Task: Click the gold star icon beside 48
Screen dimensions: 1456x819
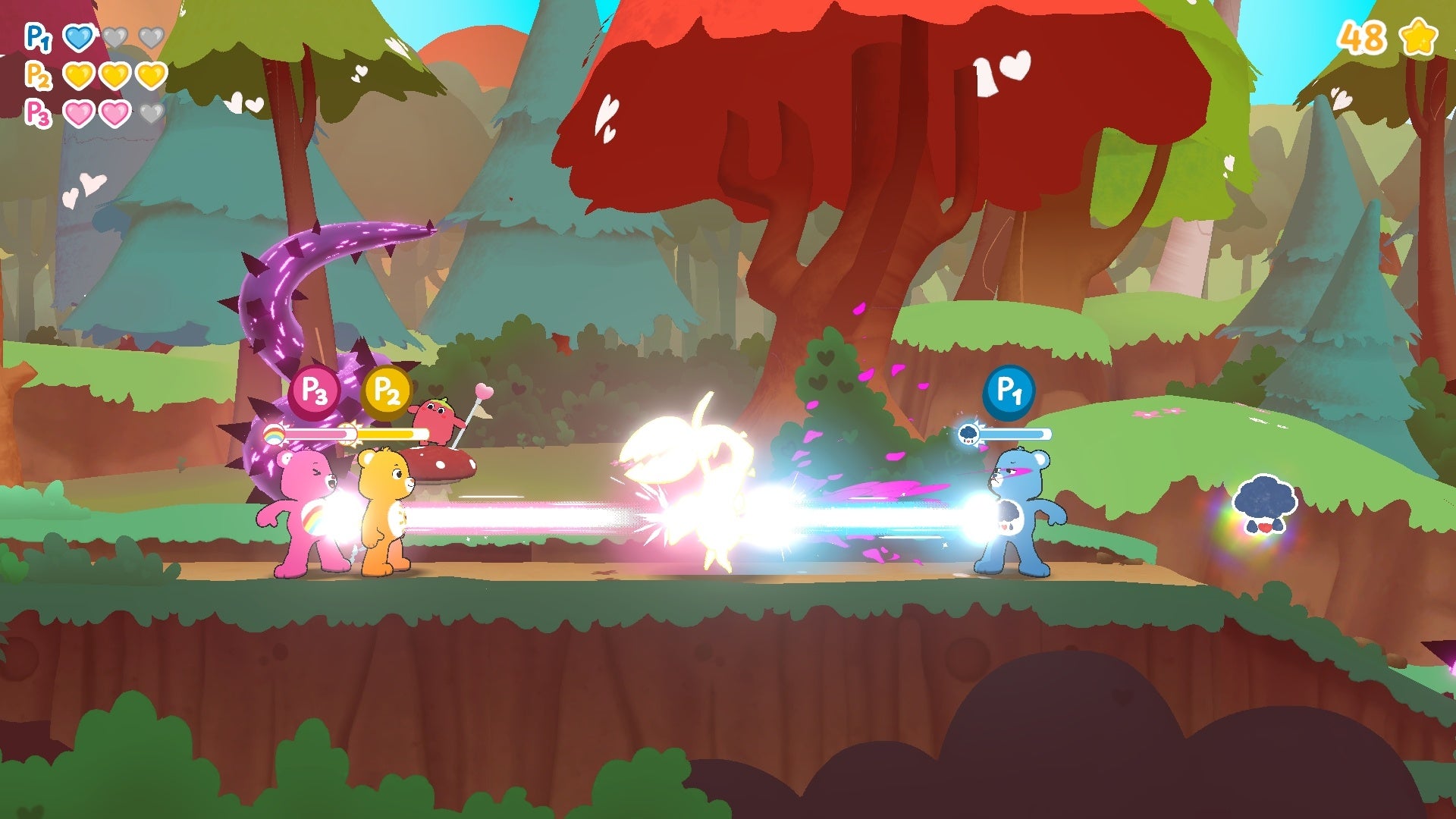Action: pyautogui.click(x=1418, y=37)
